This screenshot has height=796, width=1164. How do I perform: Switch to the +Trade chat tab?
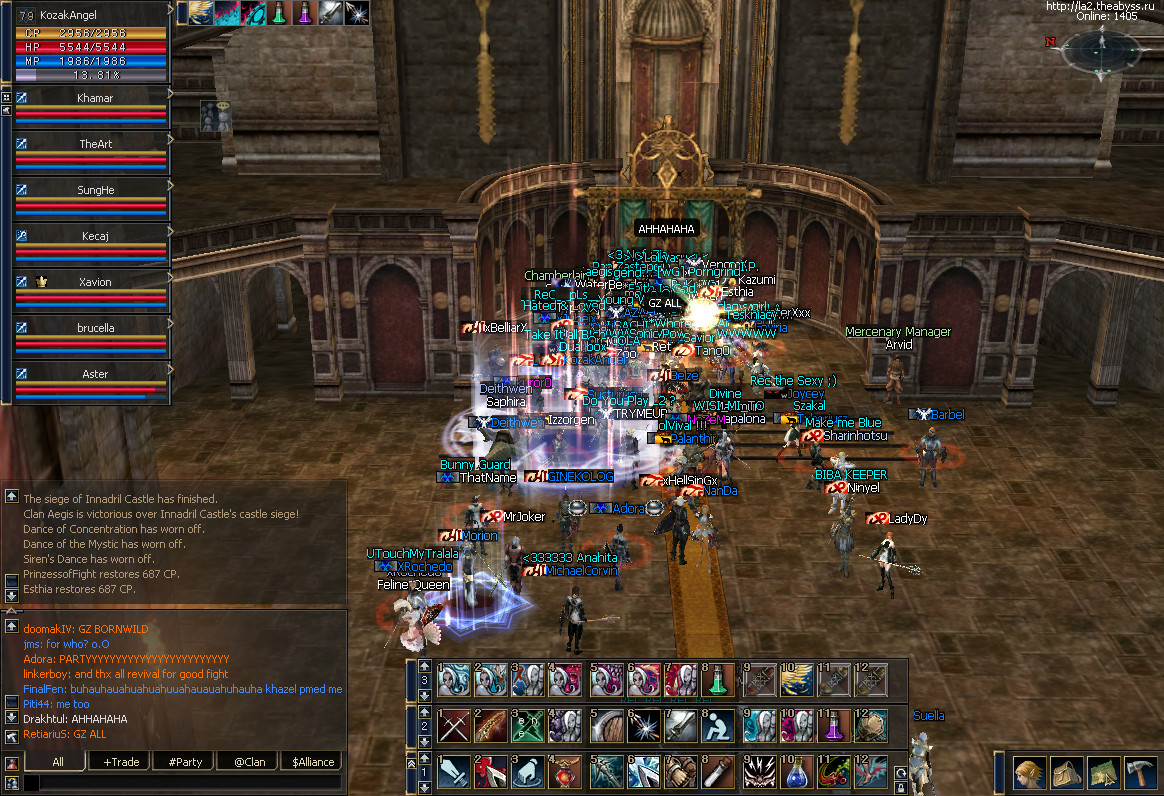tap(121, 762)
